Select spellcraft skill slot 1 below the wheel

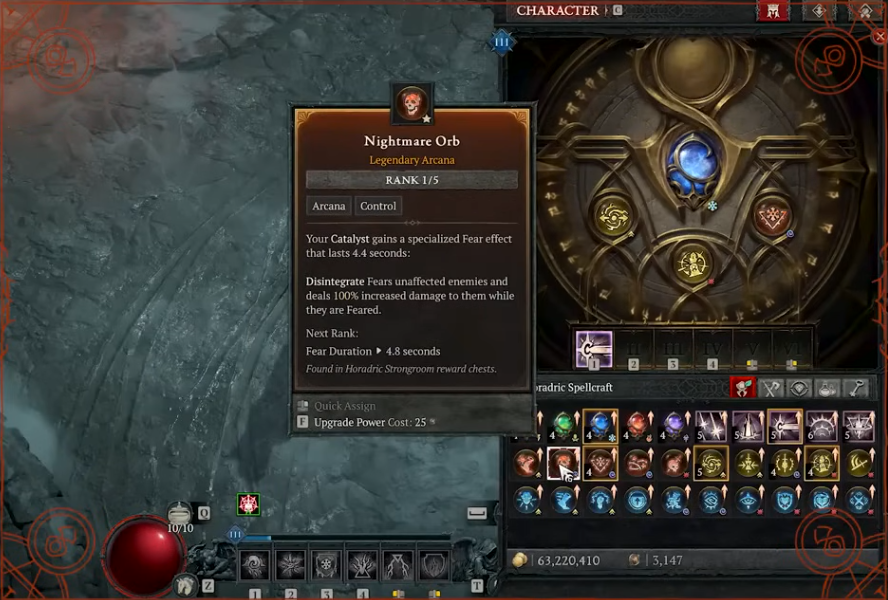pyautogui.click(x=594, y=350)
